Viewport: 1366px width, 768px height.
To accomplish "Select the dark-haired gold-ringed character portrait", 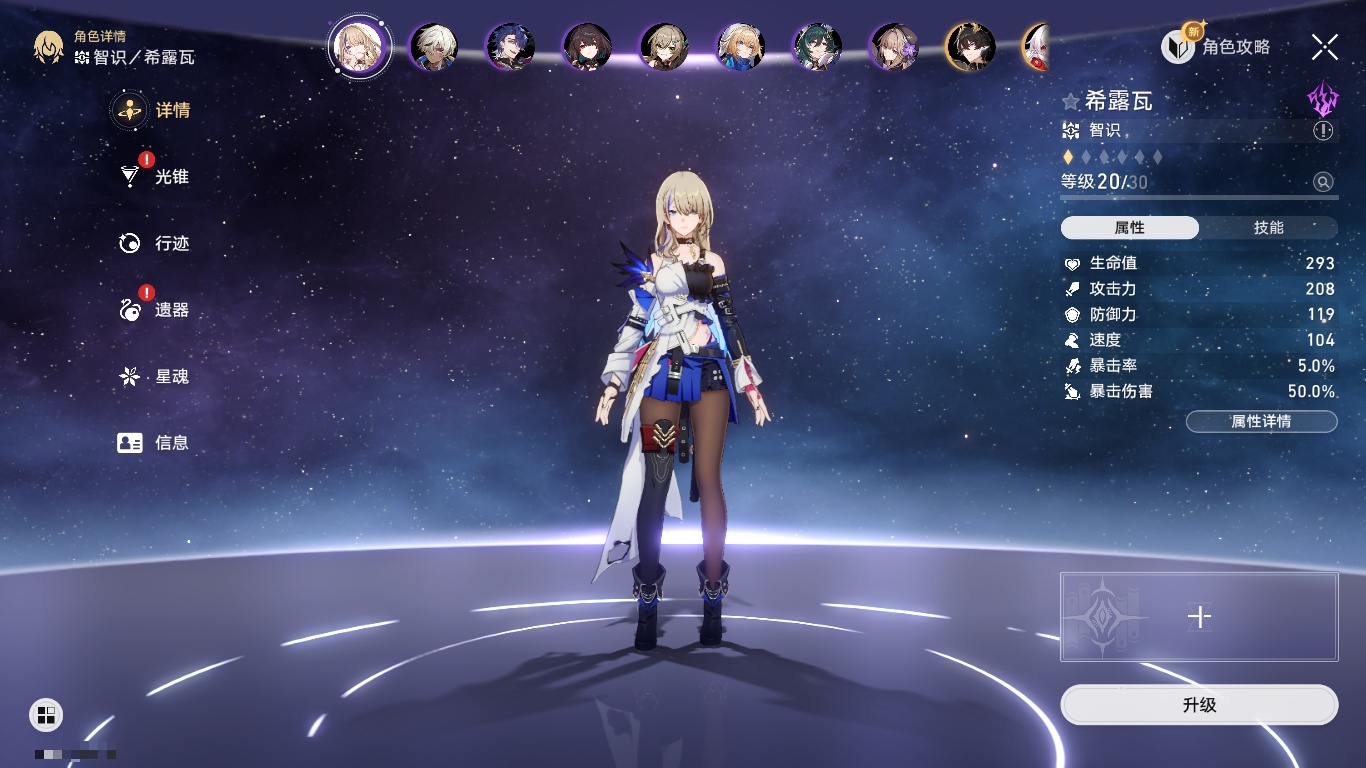I will (970, 47).
